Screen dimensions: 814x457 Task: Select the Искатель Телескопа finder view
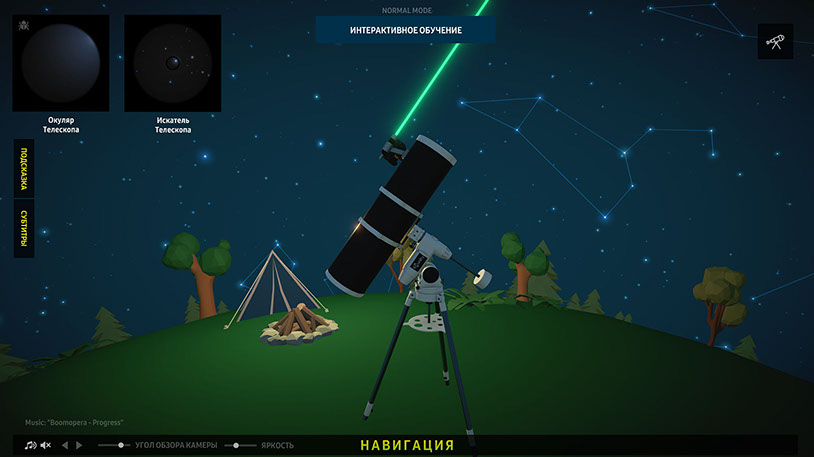(172, 62)
